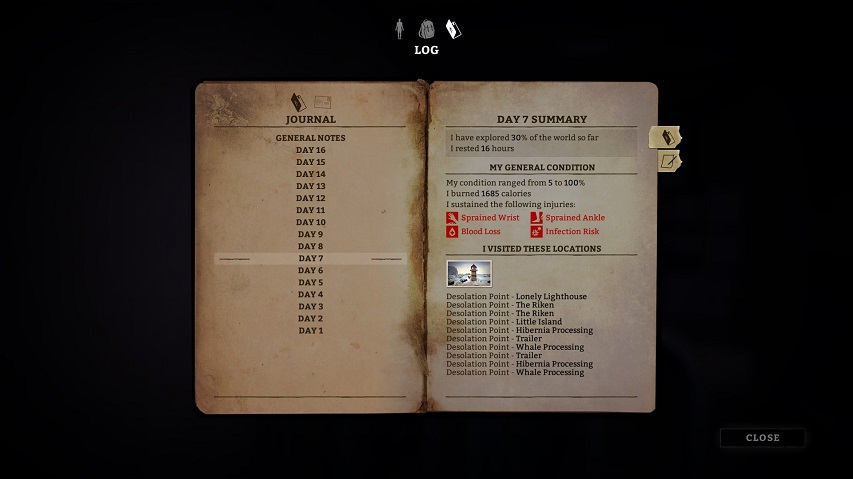Choose Day 10 from the journal list
Viewport: 853px width, 479px height.
coord(310,222)
